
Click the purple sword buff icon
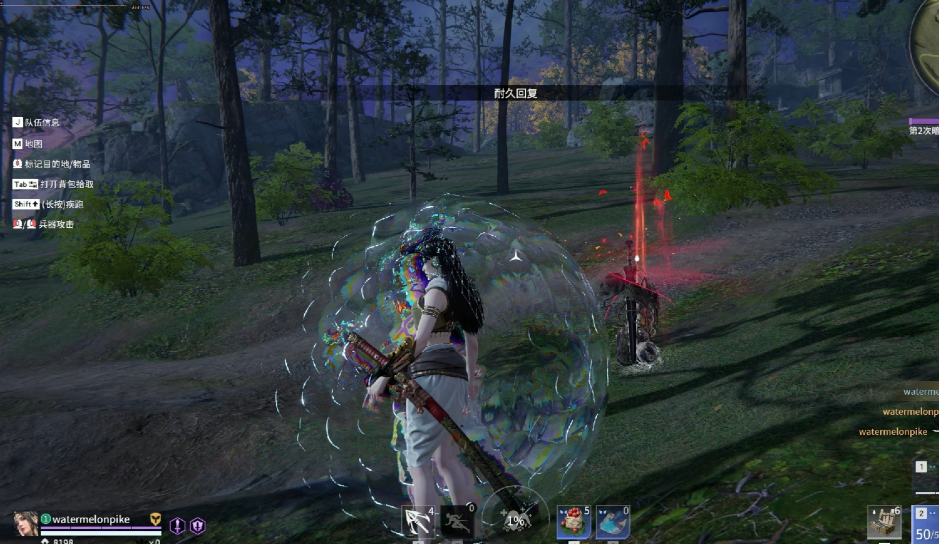click(x=178, y=525)
